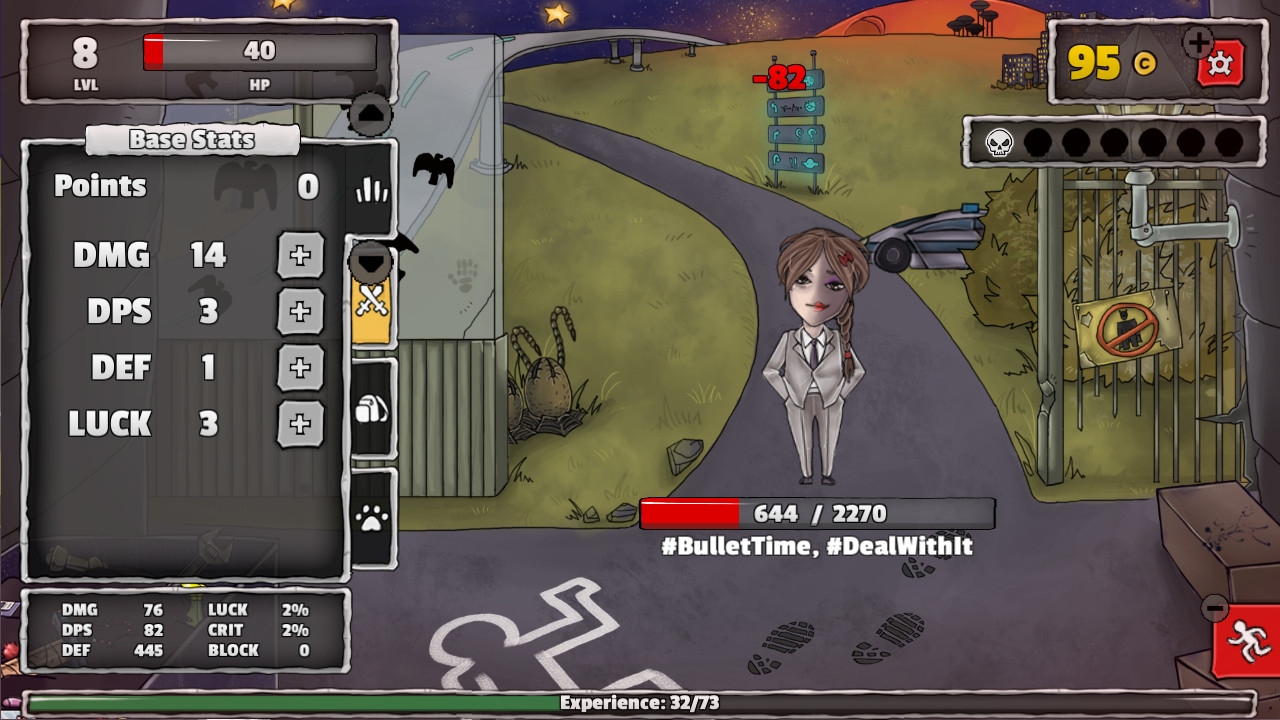The image size is (1280, 720).
Task: Click the #BulletTime, #DealWithIt text
Action: point(815,547)
